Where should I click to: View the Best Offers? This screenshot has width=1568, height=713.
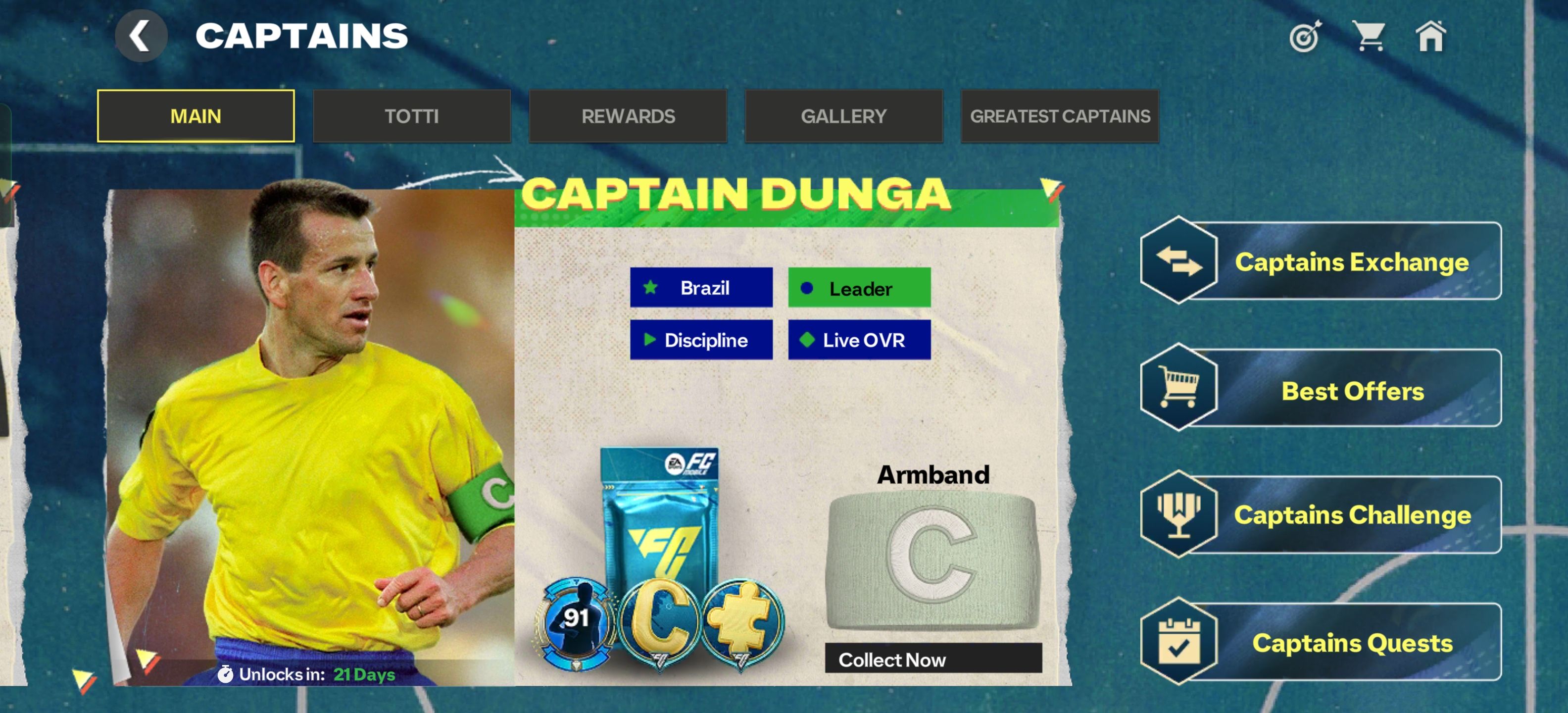tap(1321, 389)
